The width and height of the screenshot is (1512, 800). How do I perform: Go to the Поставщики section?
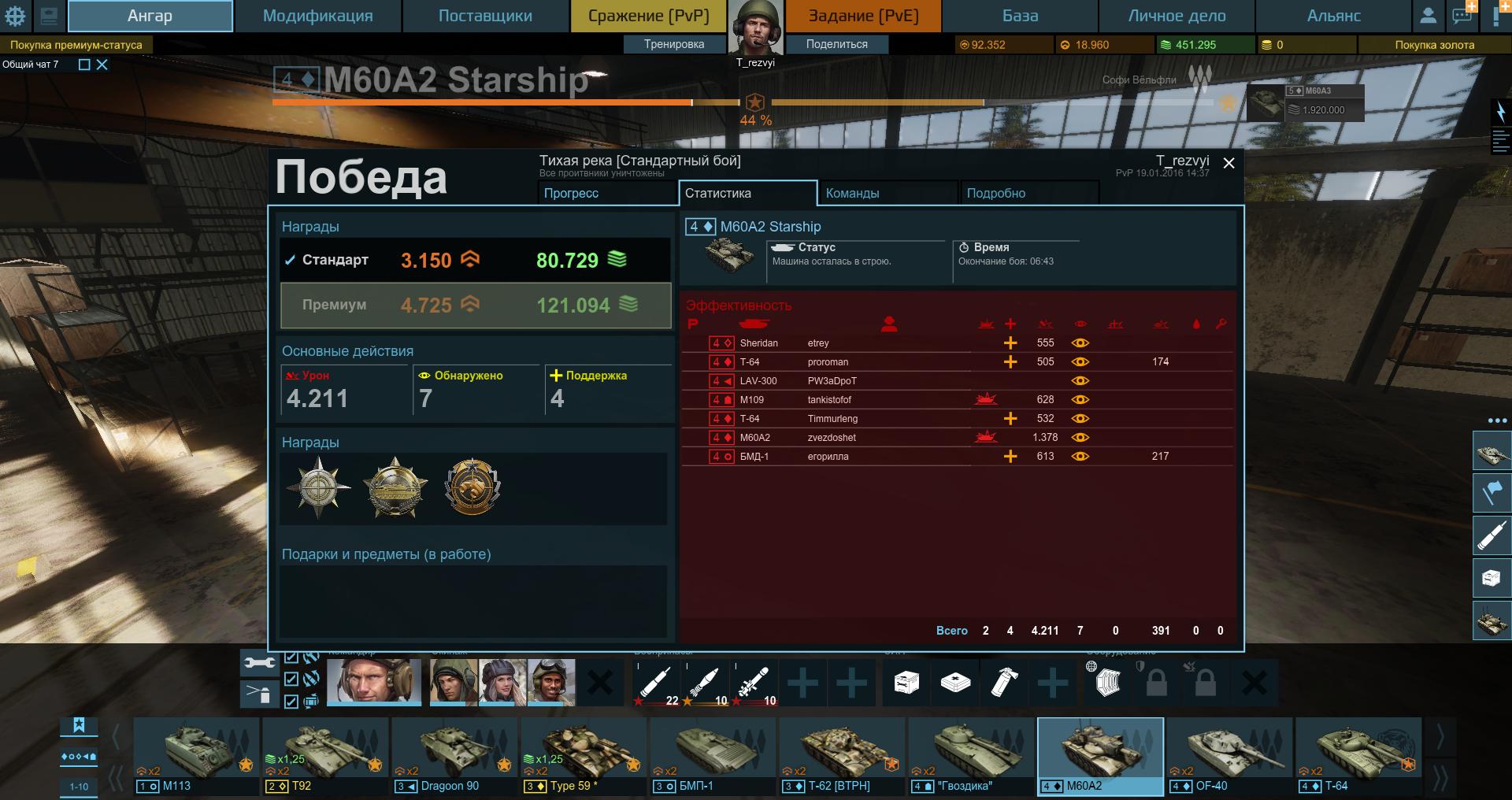[485, 16]
